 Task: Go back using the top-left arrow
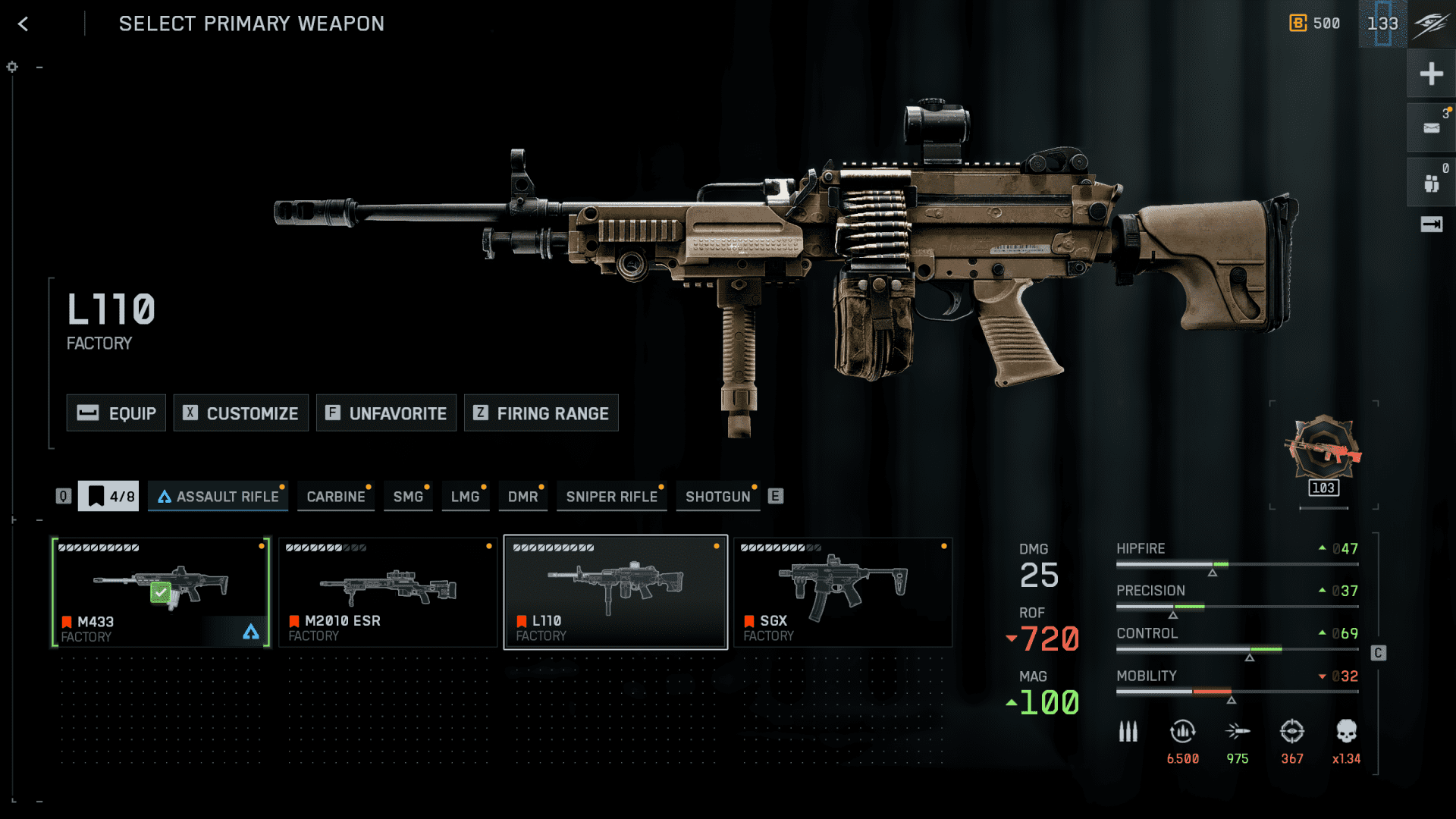point(24,24)
